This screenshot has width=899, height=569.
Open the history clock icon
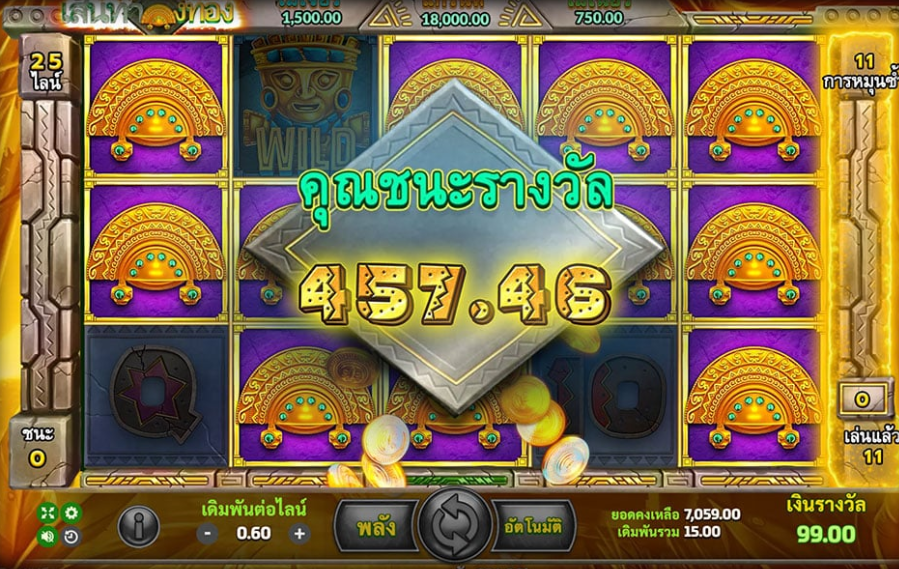(71, 536)
